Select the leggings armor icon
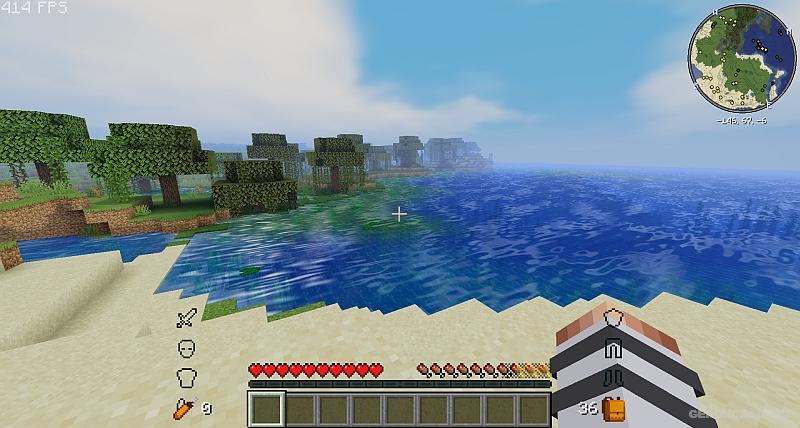This screenshot has height=428, width=800. coord(615,348)
